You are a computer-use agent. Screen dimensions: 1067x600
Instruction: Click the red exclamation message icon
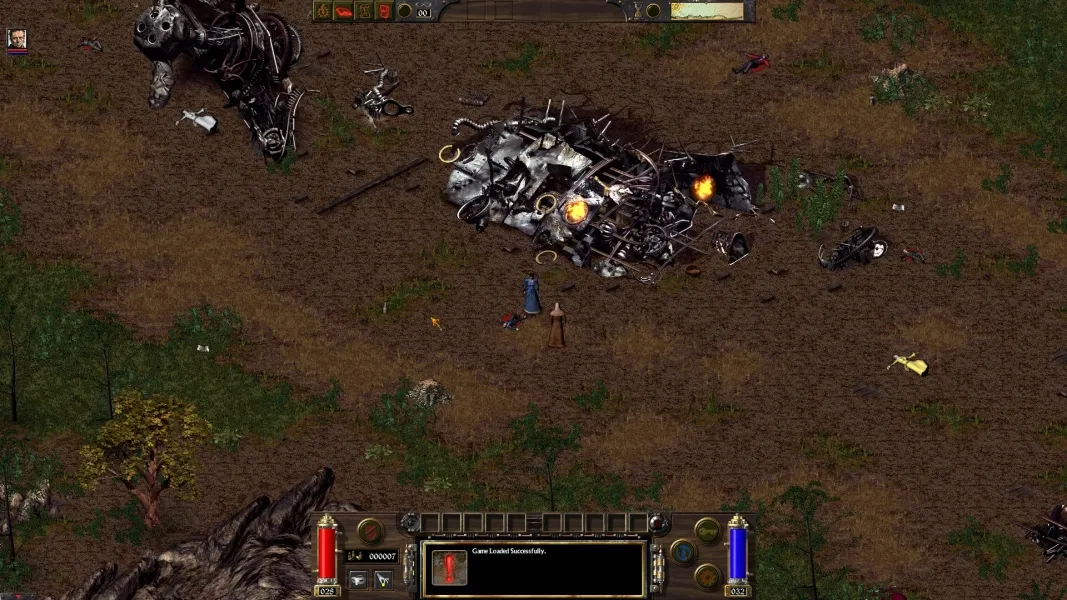click(x=448, y=568)
